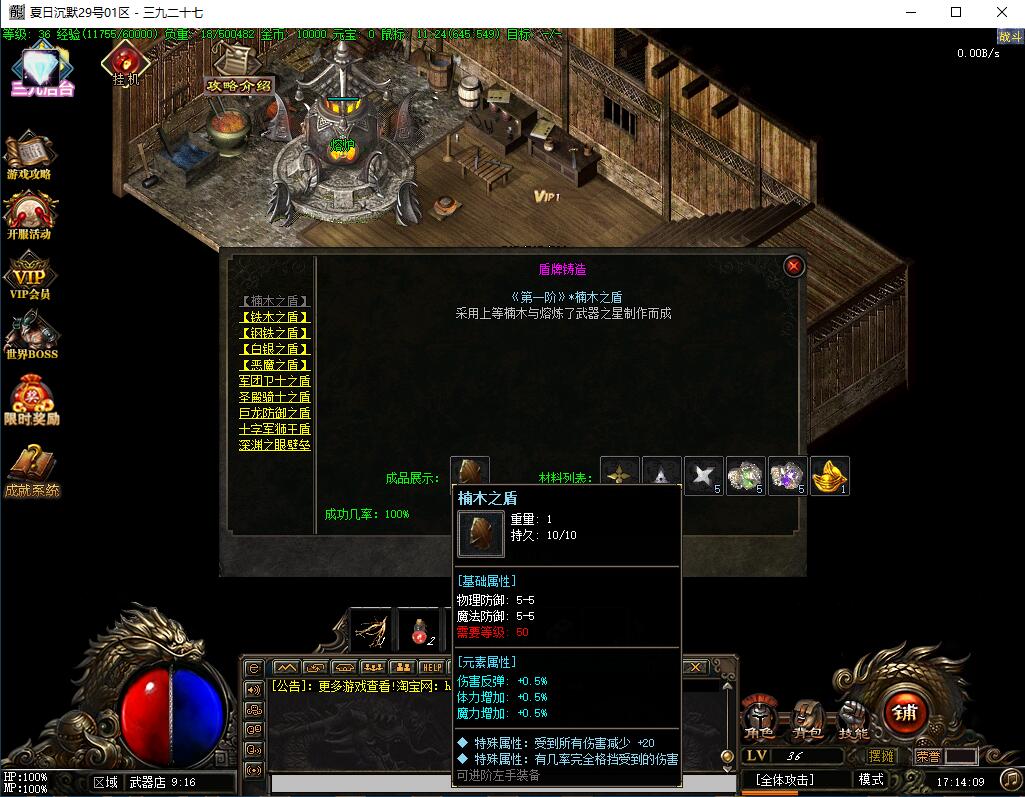This screenshot has height=797, width=1025.
Task: Select 铁木之盾 from the shield list
Action: [x=275, y=317]
